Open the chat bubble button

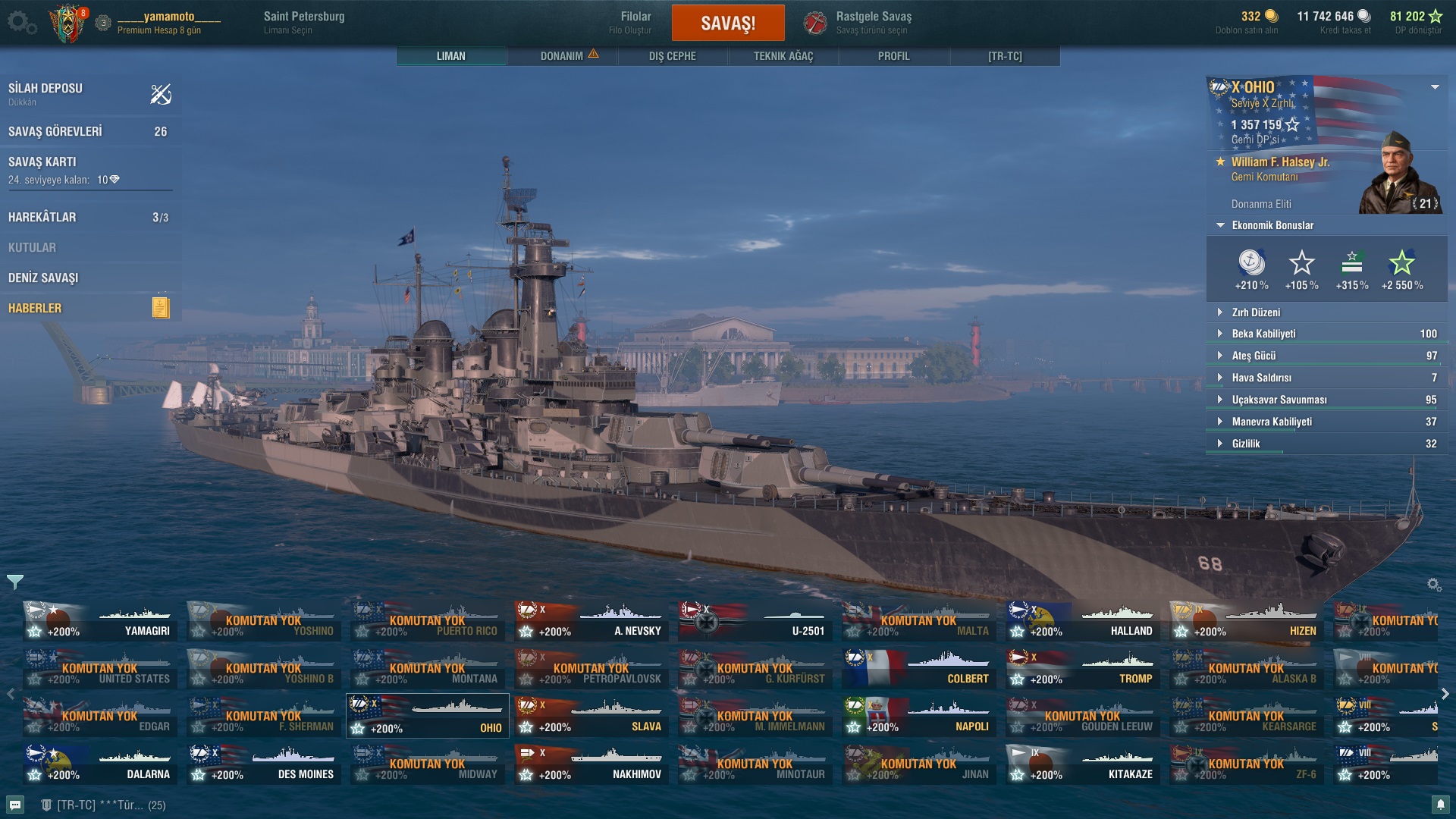click(x=15, y=805)
